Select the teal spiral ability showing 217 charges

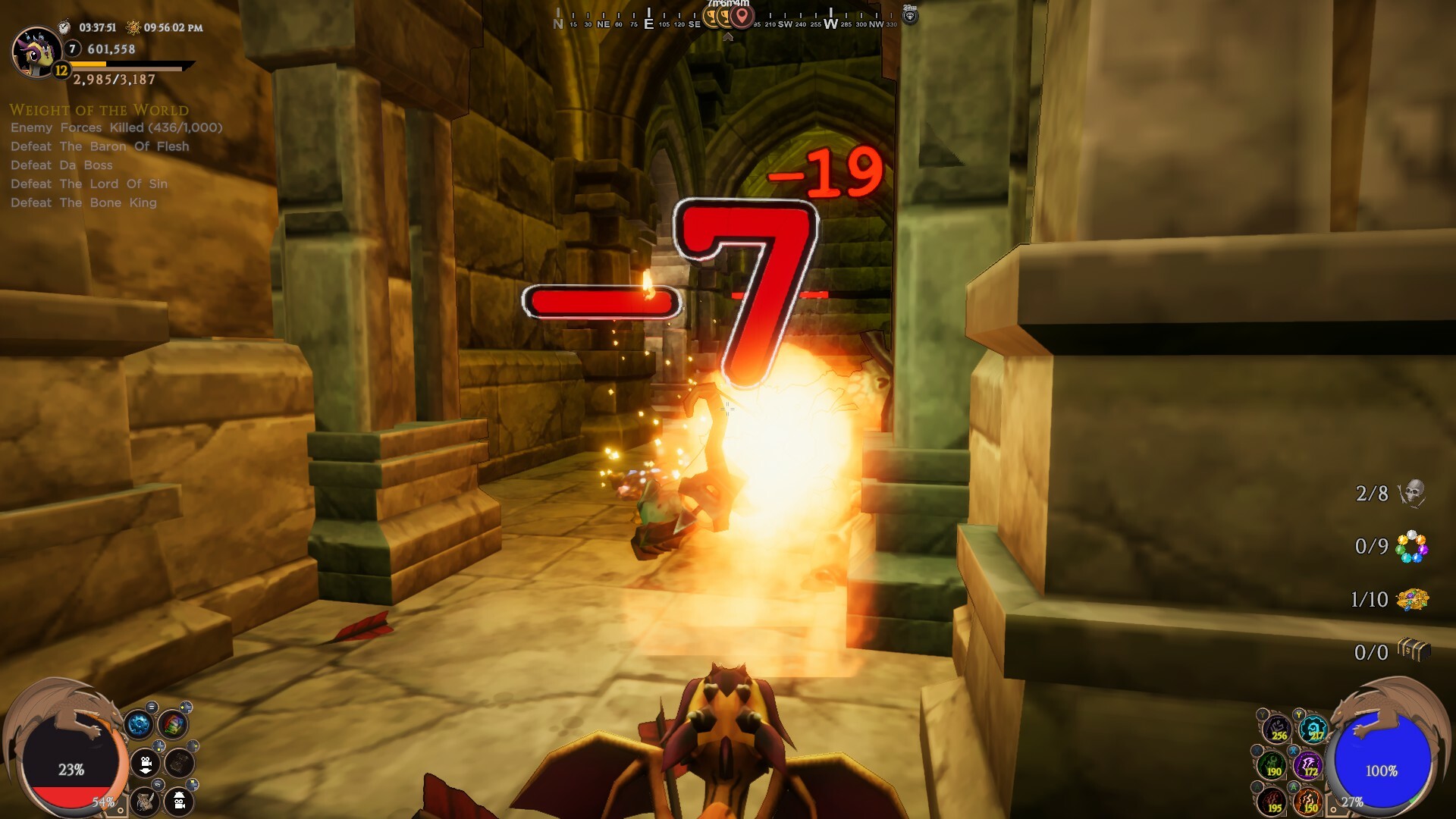point(1314,728)
